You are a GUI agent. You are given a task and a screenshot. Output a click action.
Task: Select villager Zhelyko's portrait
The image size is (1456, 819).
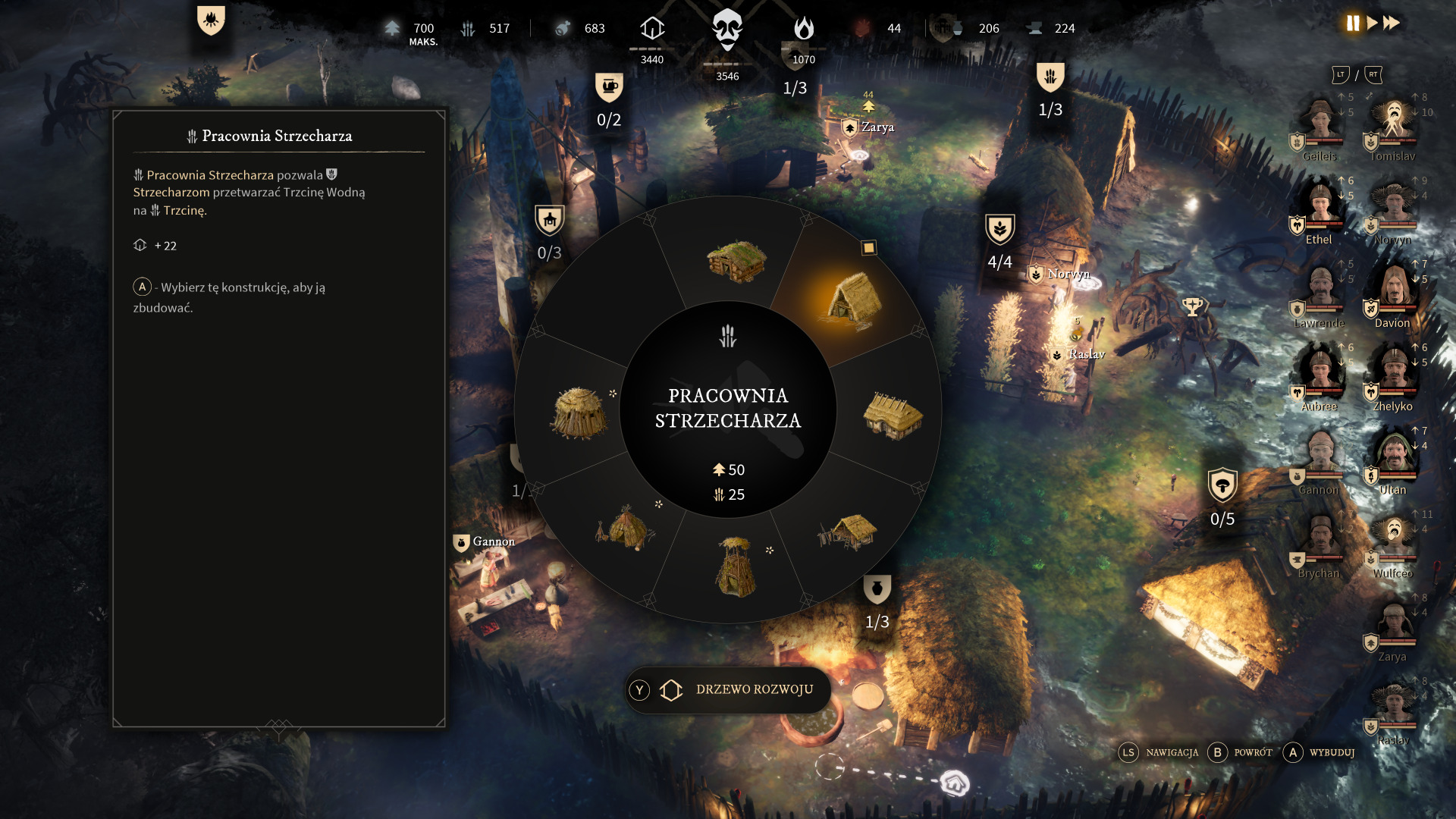[x=1393, y=370]
